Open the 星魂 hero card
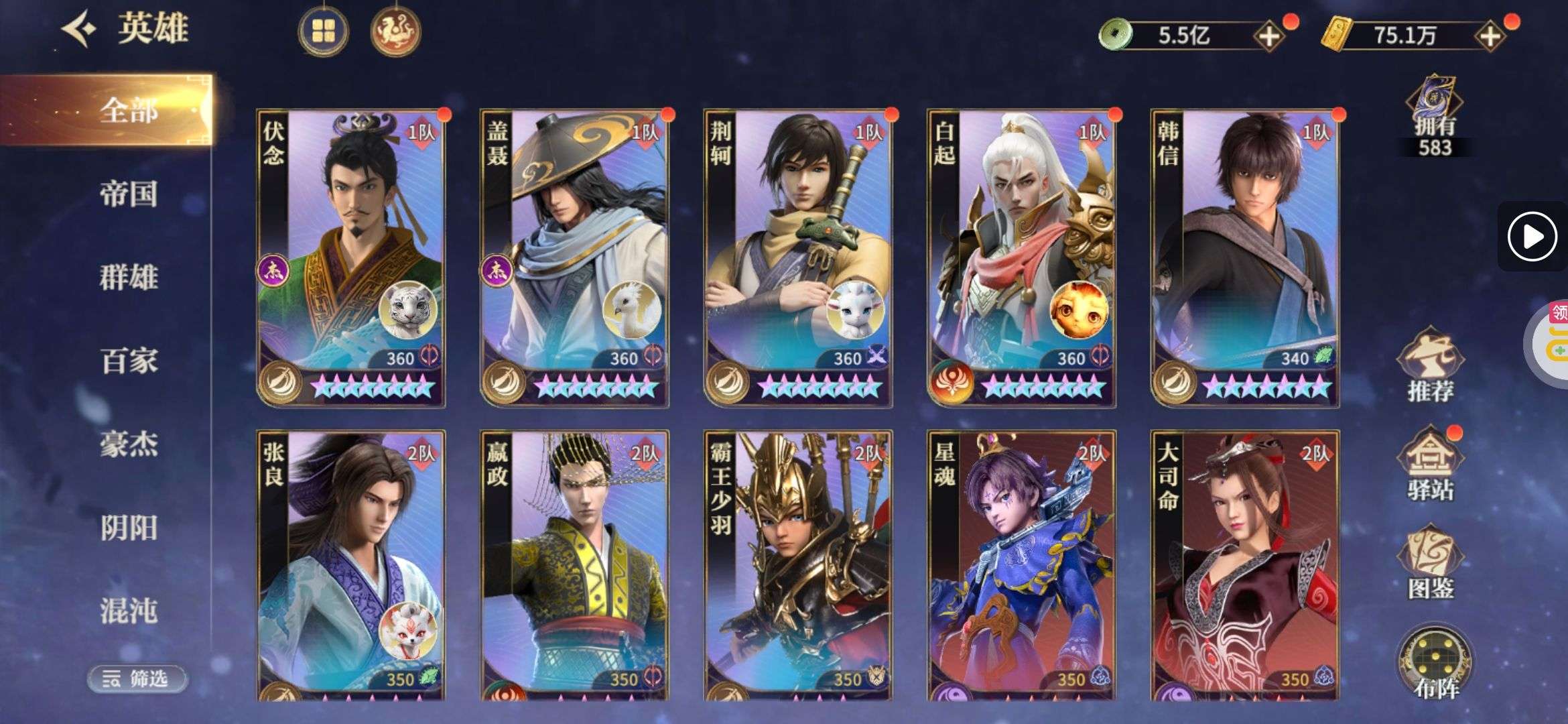The width and height of the screenshot is (1568, 724). (1021, 566)
